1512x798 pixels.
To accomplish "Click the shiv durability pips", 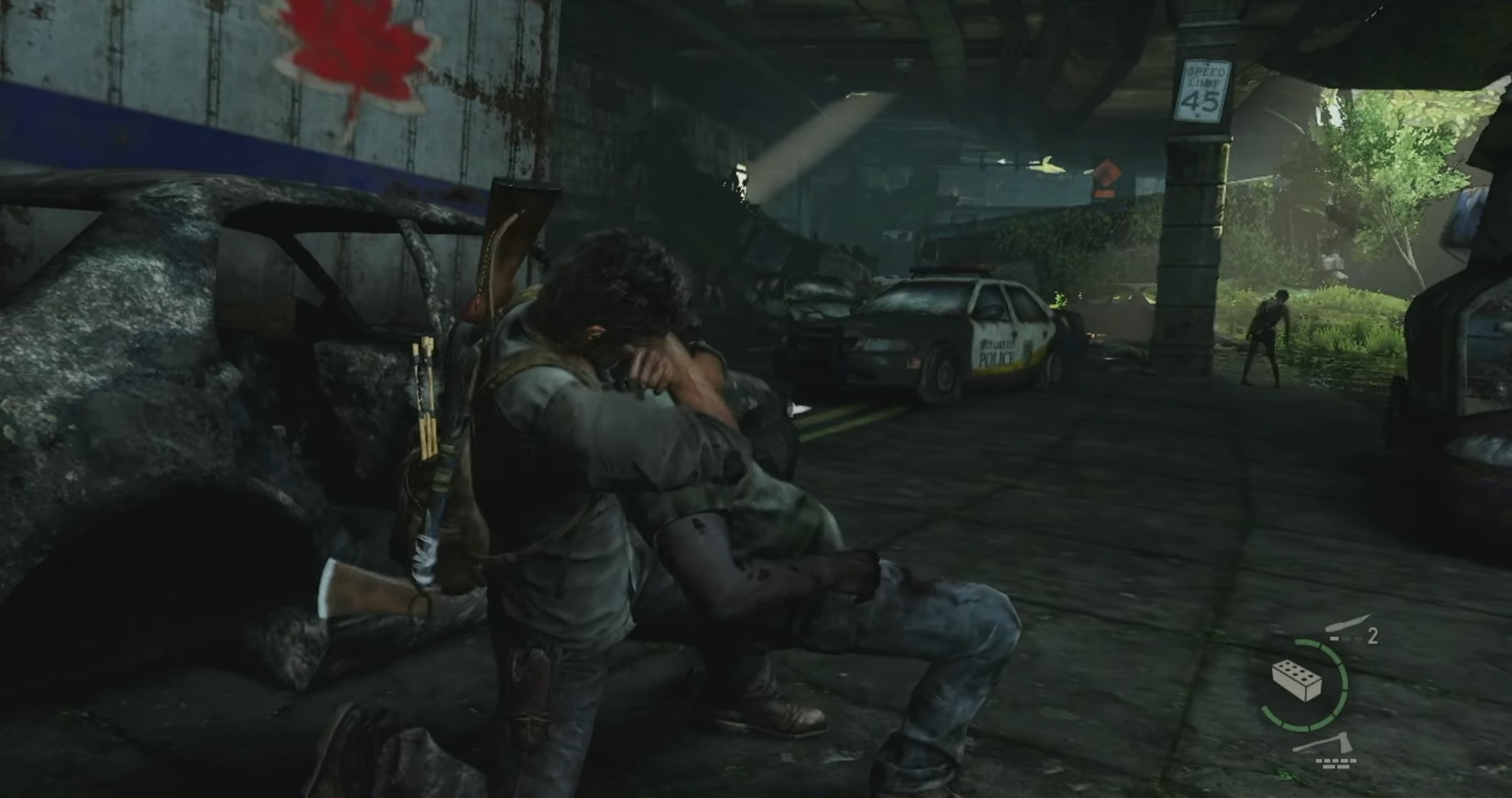I will [x=1345, y=639].
